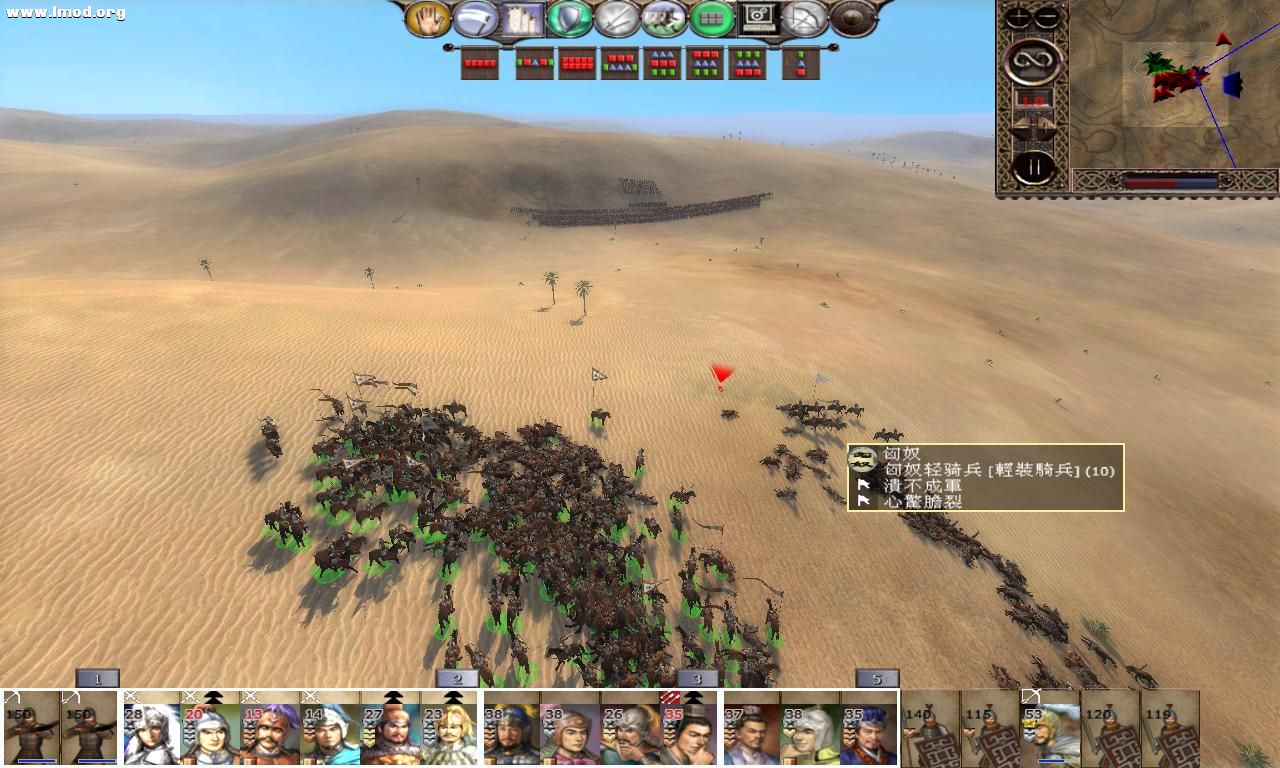The height and width of the screenshot is (768, 1280).
Task: Choose the double red row formation
Action: point(577,63)
